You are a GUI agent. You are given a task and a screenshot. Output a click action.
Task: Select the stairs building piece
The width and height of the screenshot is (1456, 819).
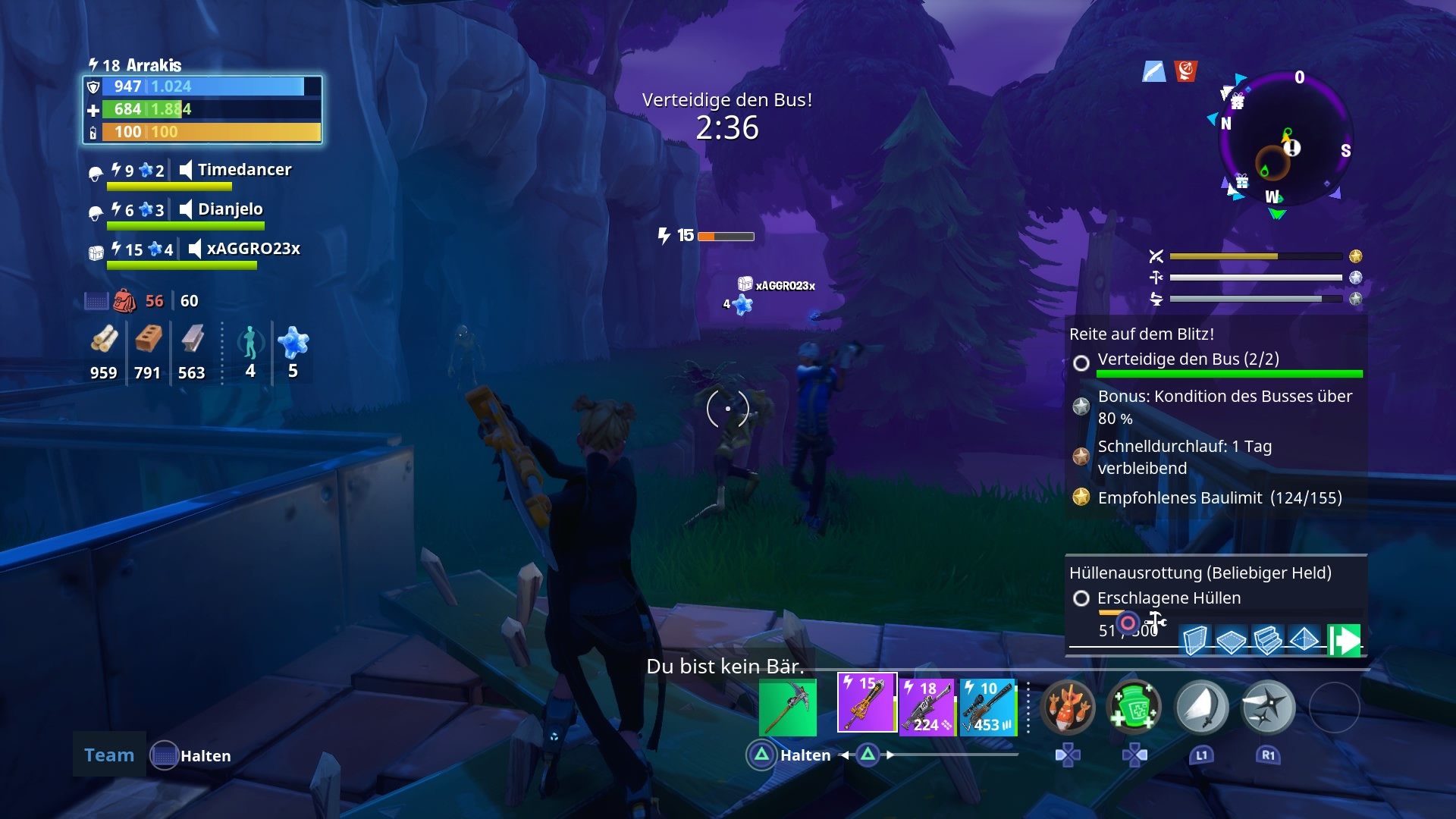1268,641
